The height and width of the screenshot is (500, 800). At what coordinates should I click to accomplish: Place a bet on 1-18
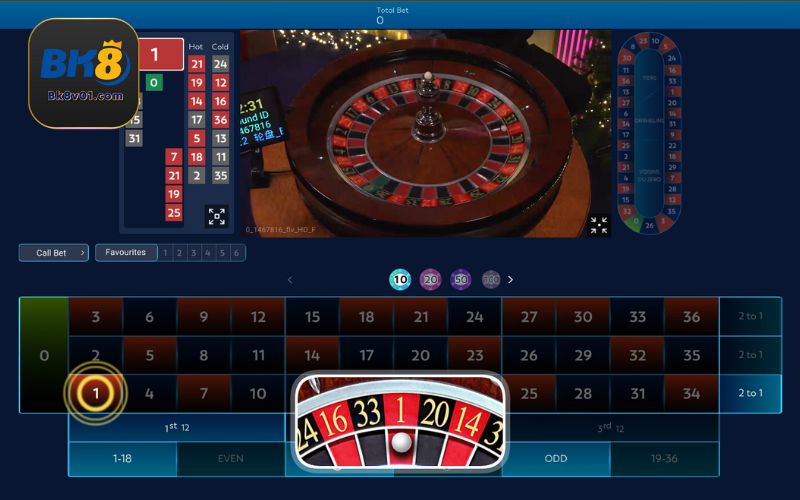[x=122, y=459]
